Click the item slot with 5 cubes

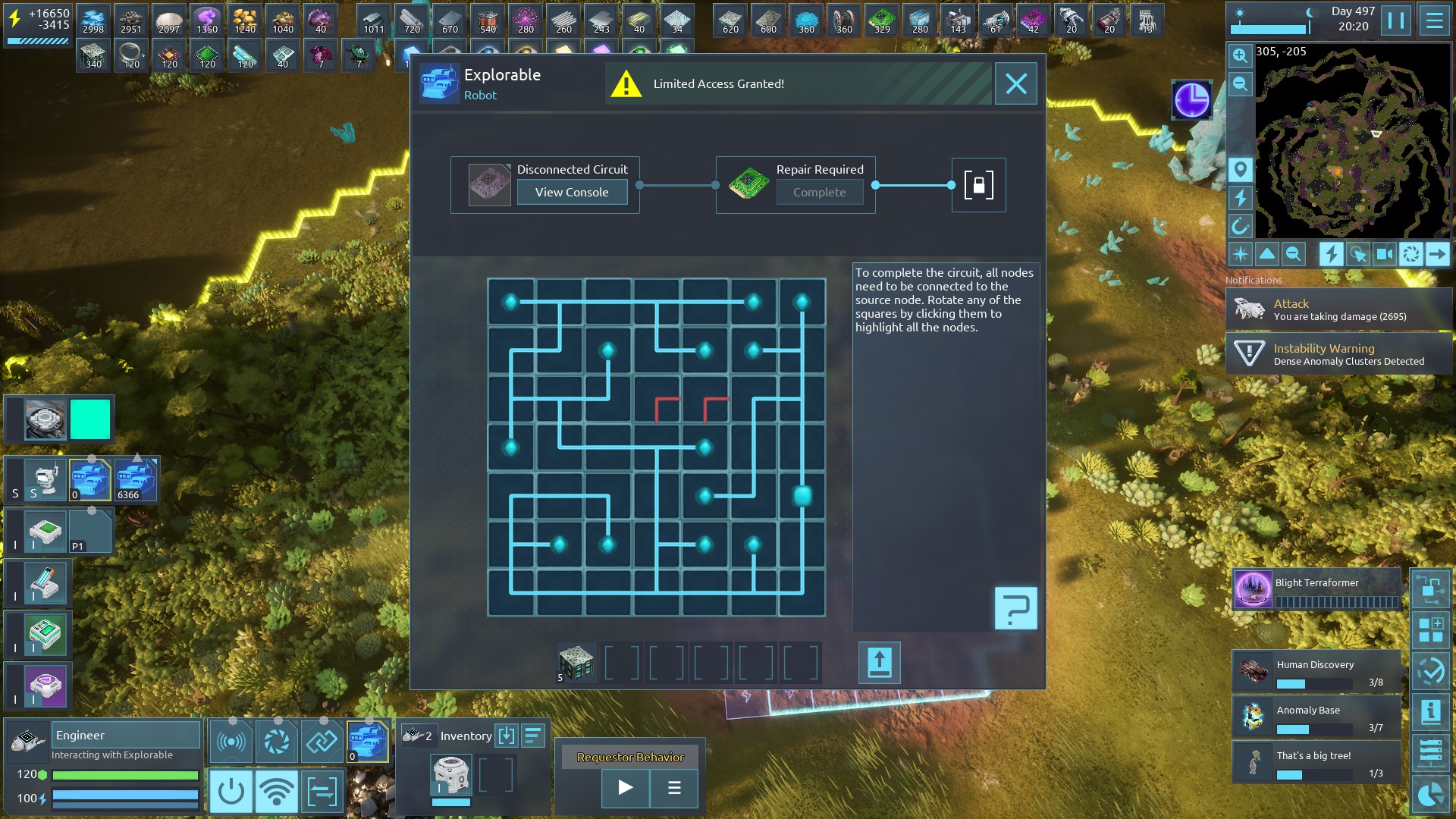pyautogui.click(x=576, y=663)
